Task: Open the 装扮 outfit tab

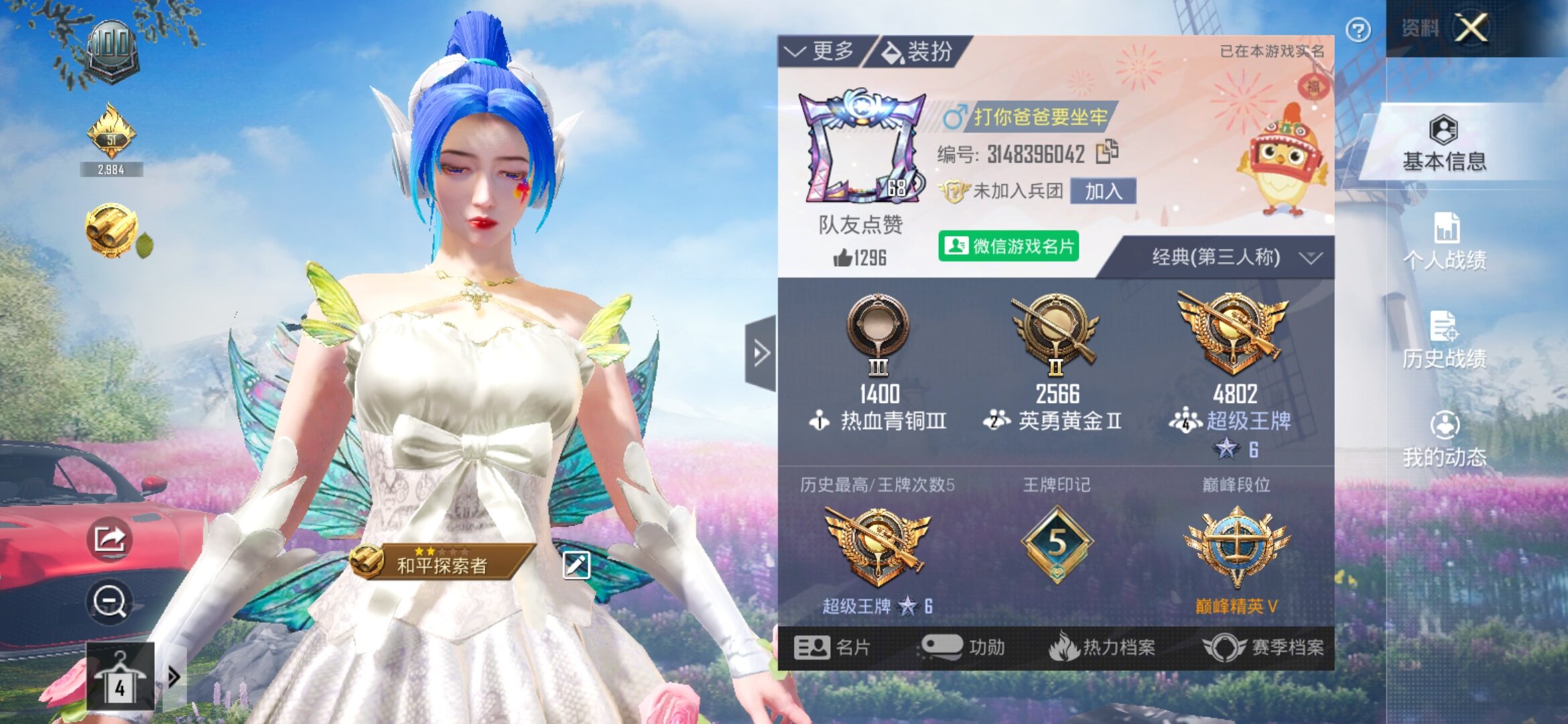Action: [917, 52]
